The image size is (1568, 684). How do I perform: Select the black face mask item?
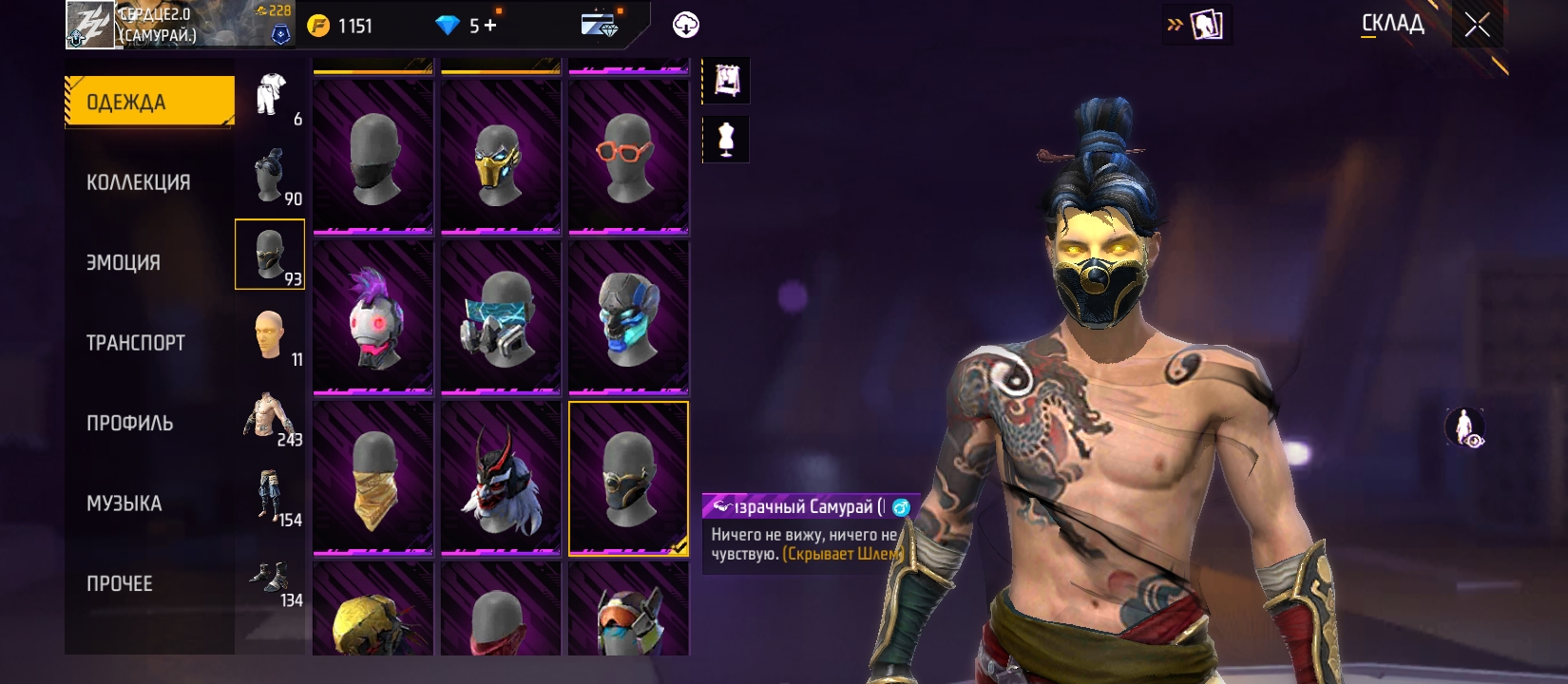[x=373, y=157]
